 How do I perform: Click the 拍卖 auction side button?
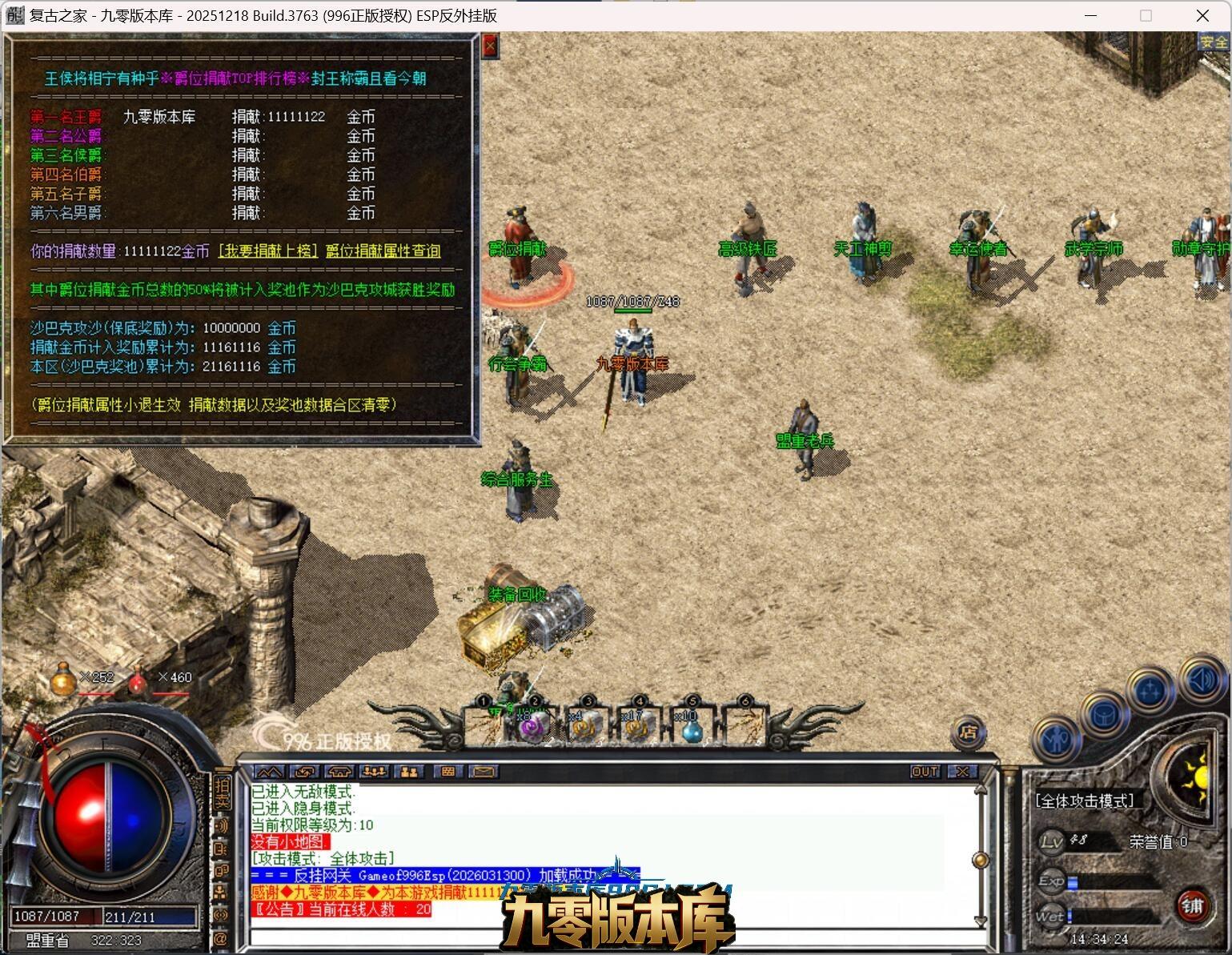click(222, 792)
